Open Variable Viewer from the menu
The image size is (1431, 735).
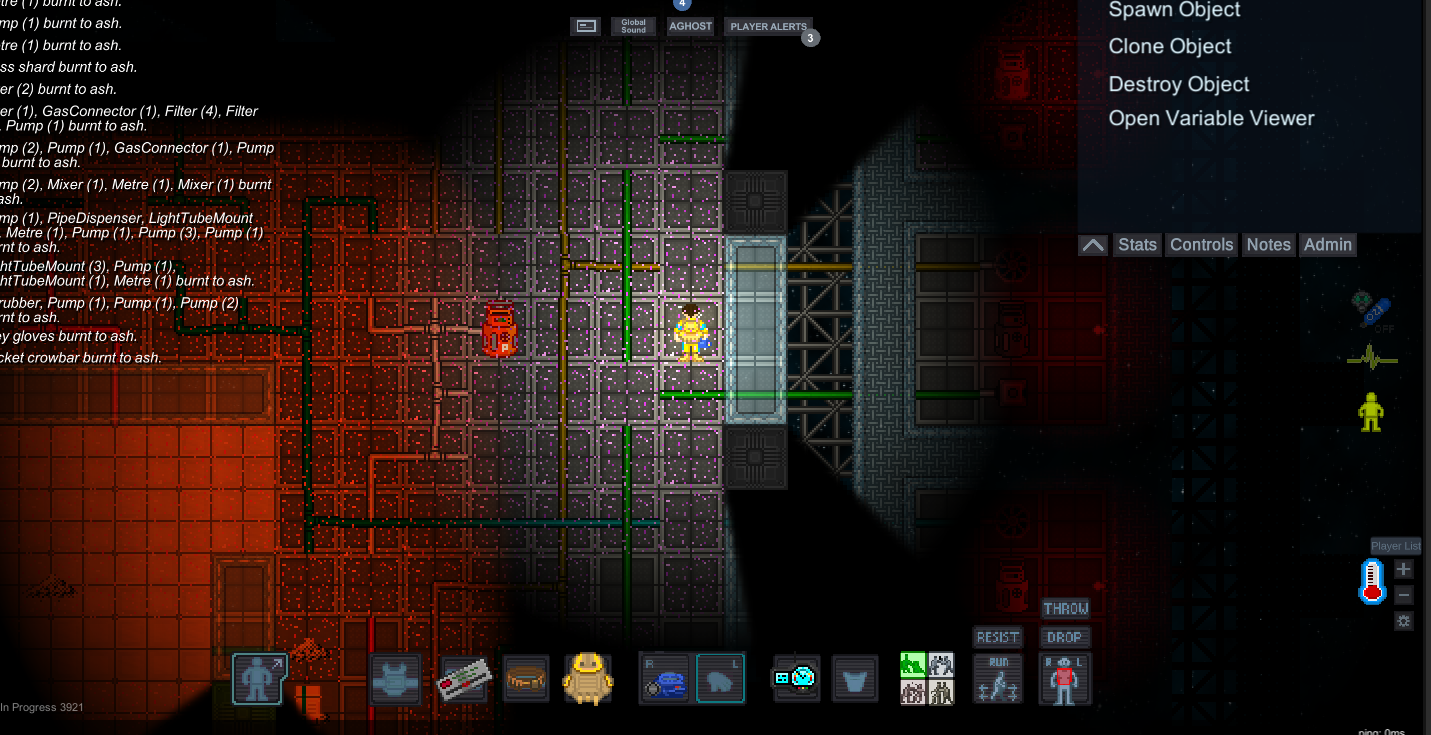1211,118
